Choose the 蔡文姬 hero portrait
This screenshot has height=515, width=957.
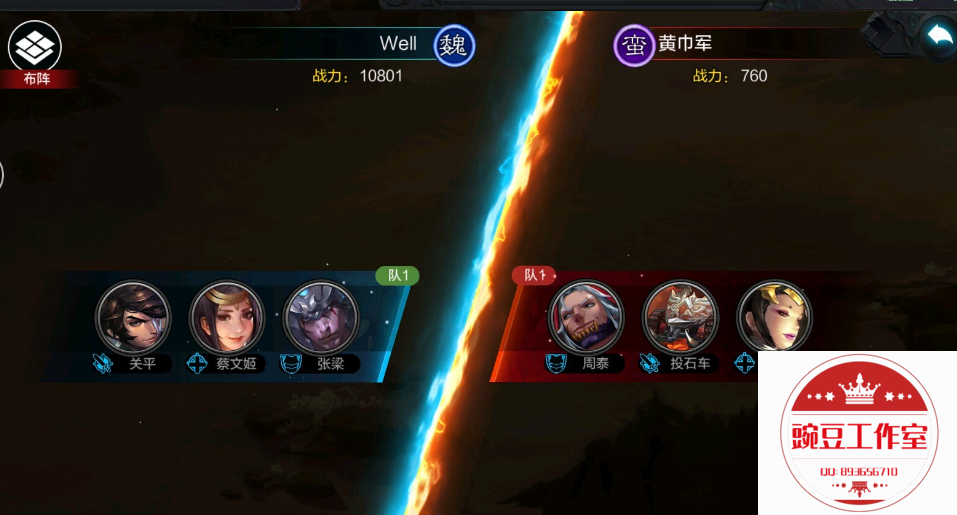coord(227,318)
